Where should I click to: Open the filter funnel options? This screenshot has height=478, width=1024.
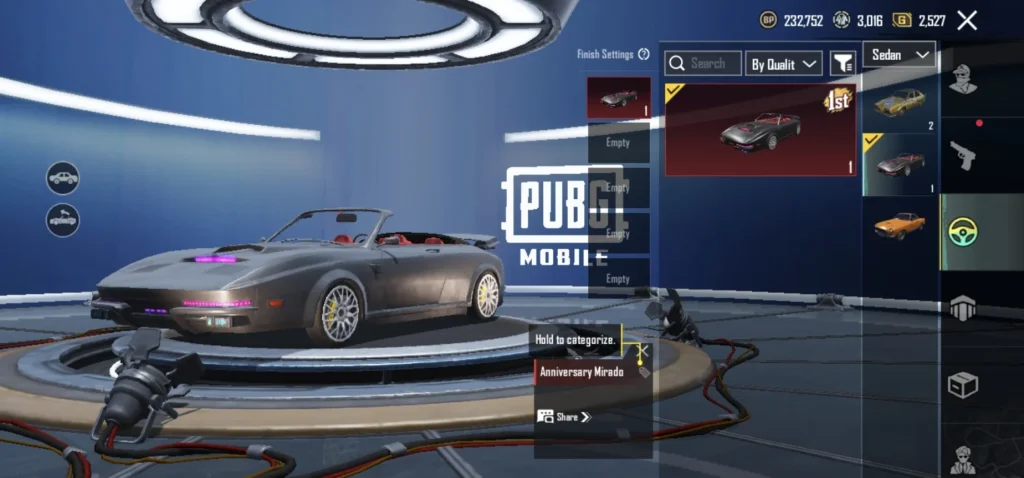[x=843, y=64]
